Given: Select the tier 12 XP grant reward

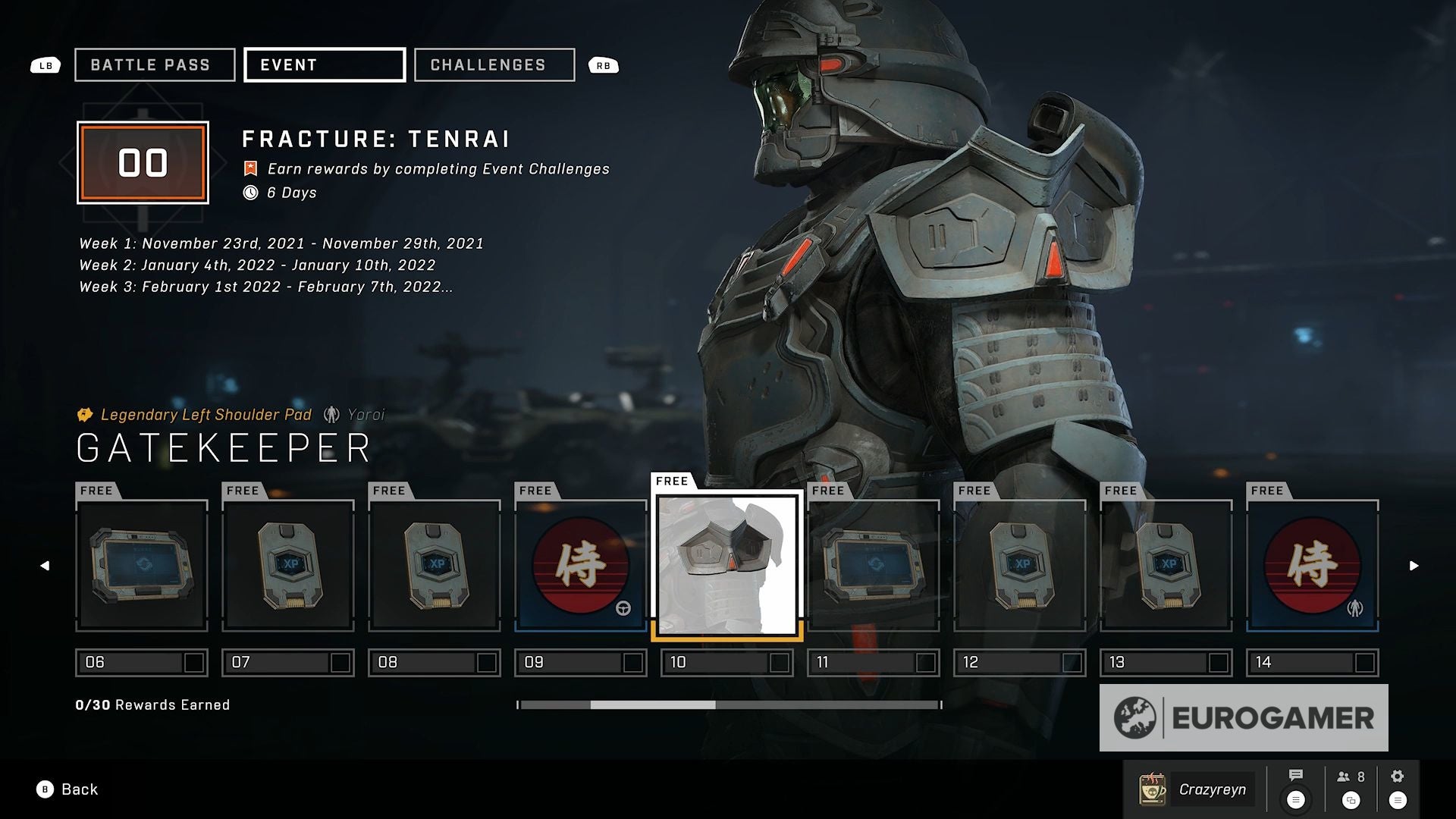Looking at the screenshot, I should point(1020,566).
